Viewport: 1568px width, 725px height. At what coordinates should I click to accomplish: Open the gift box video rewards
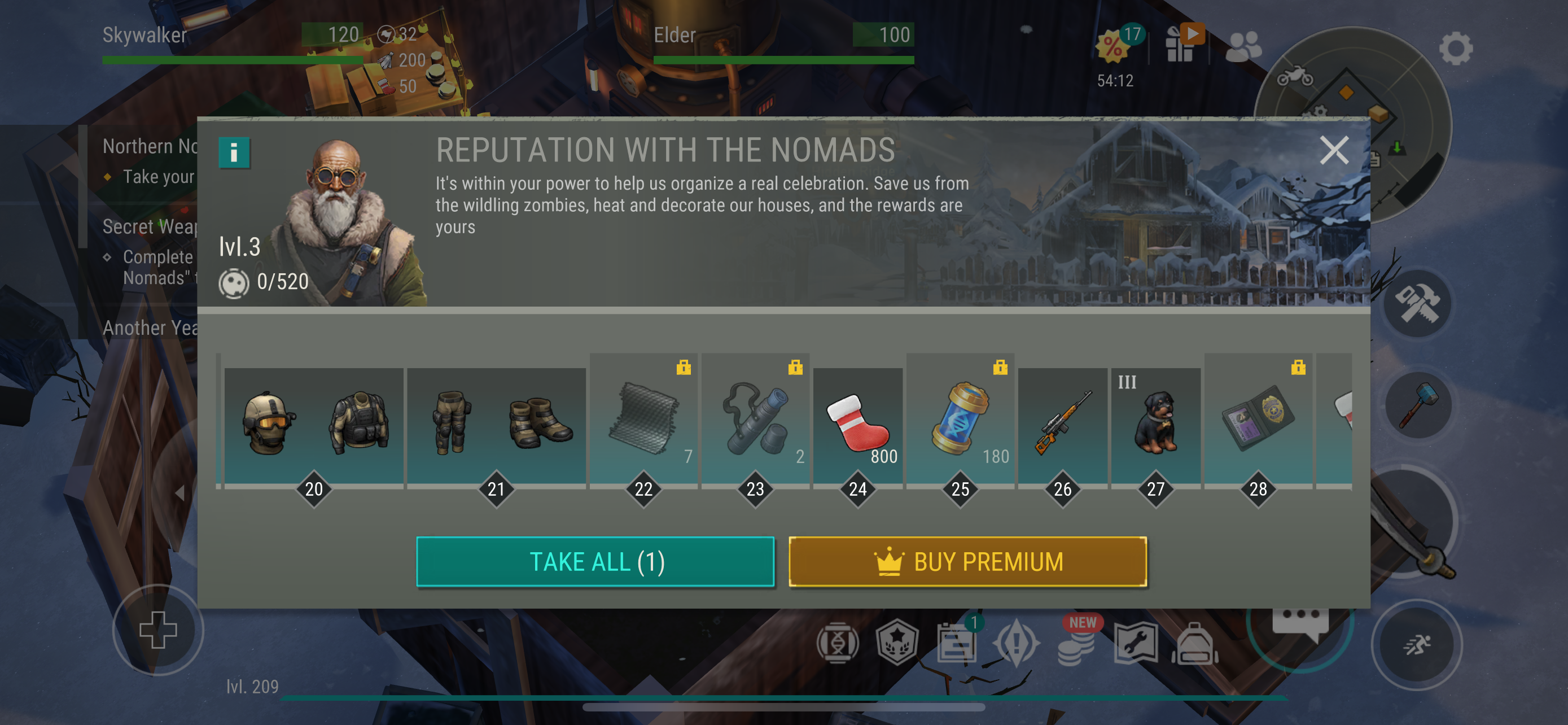pyautogui.click(x=1181, y=44)
